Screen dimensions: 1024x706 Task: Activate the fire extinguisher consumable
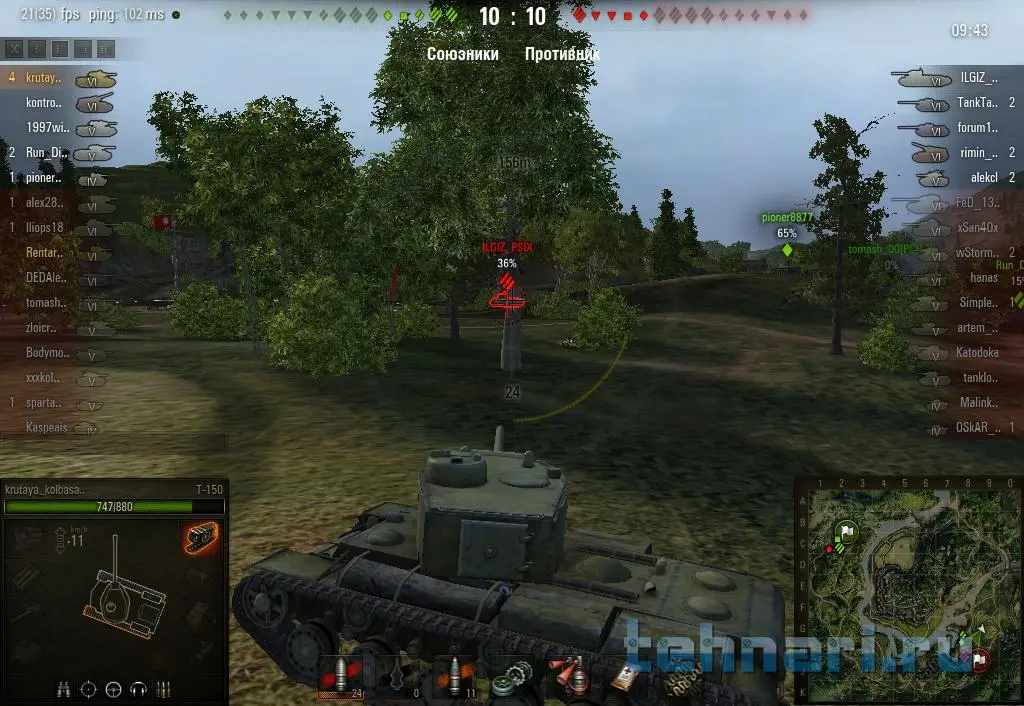coord(571,676)
